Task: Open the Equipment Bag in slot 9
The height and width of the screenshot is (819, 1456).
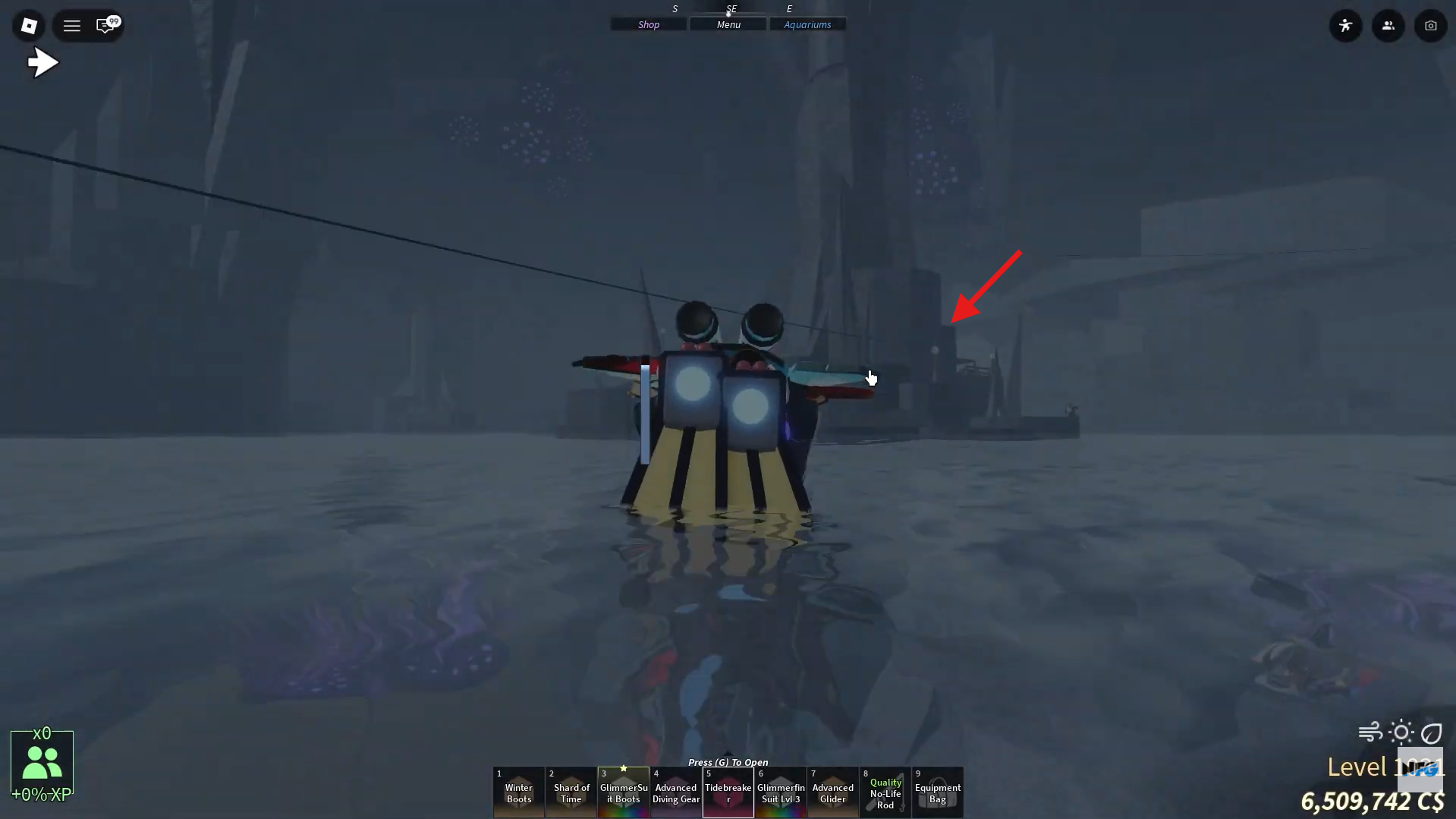Action: [x=937, y=792]
